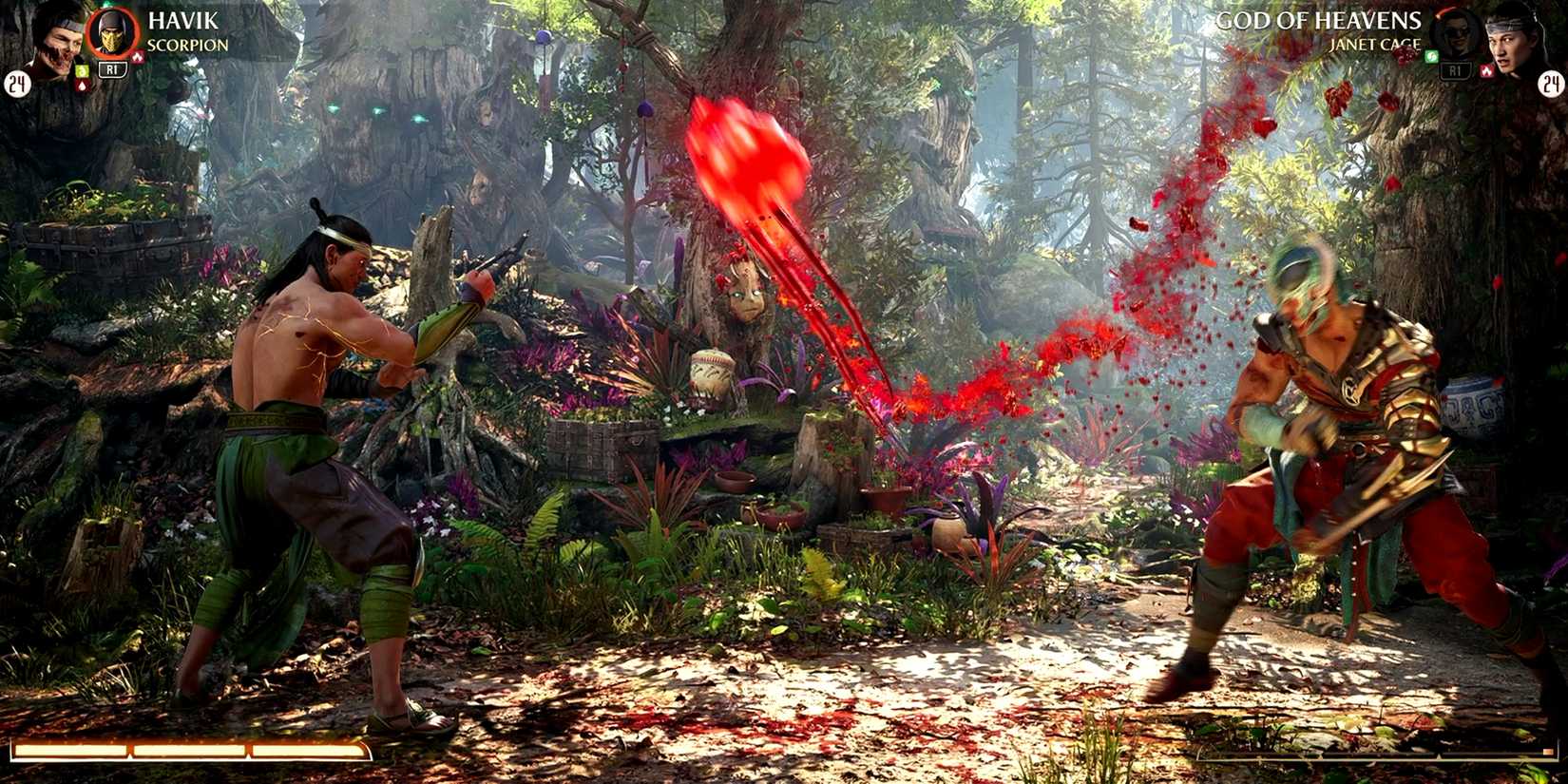The height and width of the screenshot is (784, 1568).
Task: Click the left round timer showing 24
Action: pyautogui.click(x=19, y=85)
